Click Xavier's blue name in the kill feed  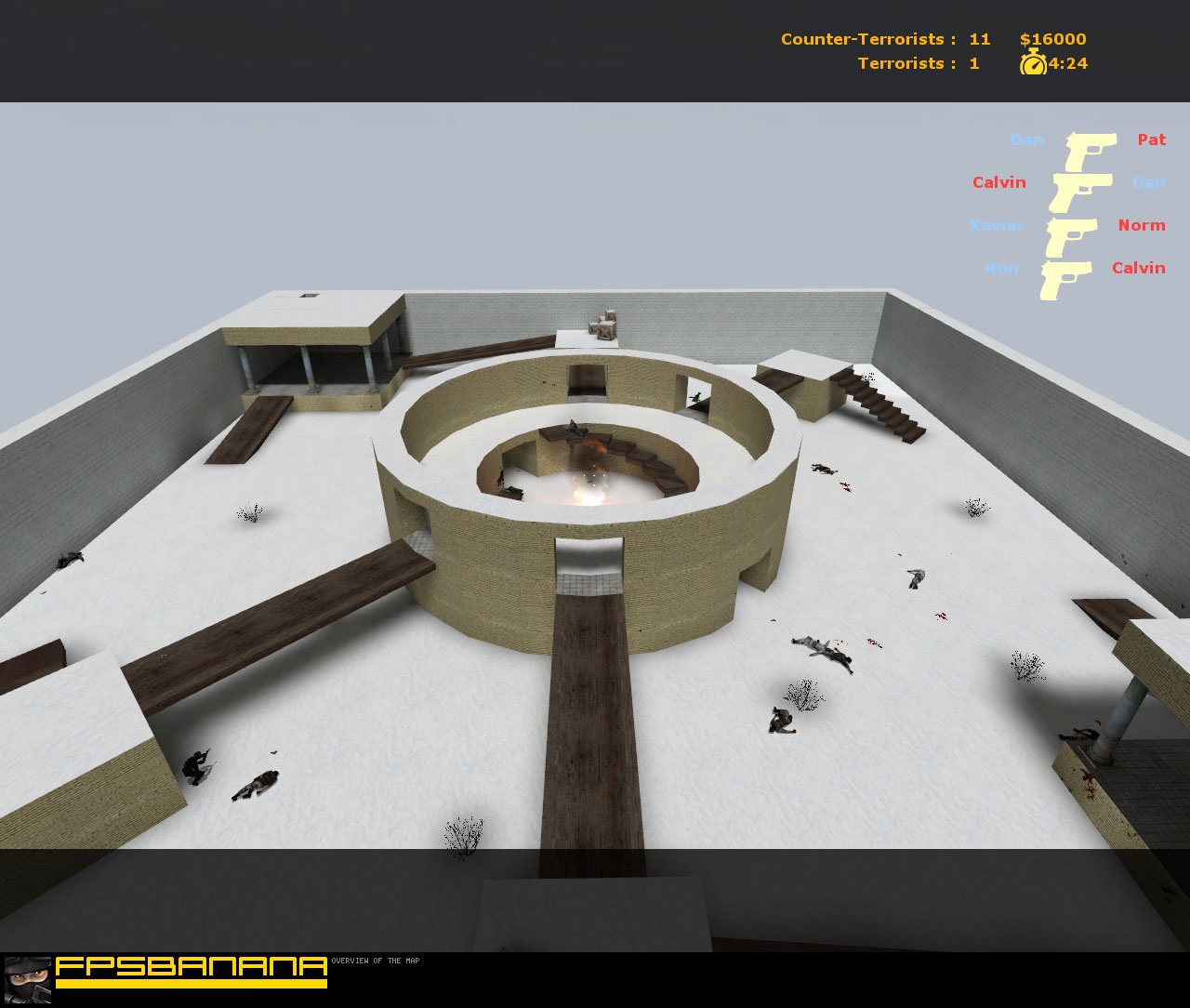click(997, 225)
